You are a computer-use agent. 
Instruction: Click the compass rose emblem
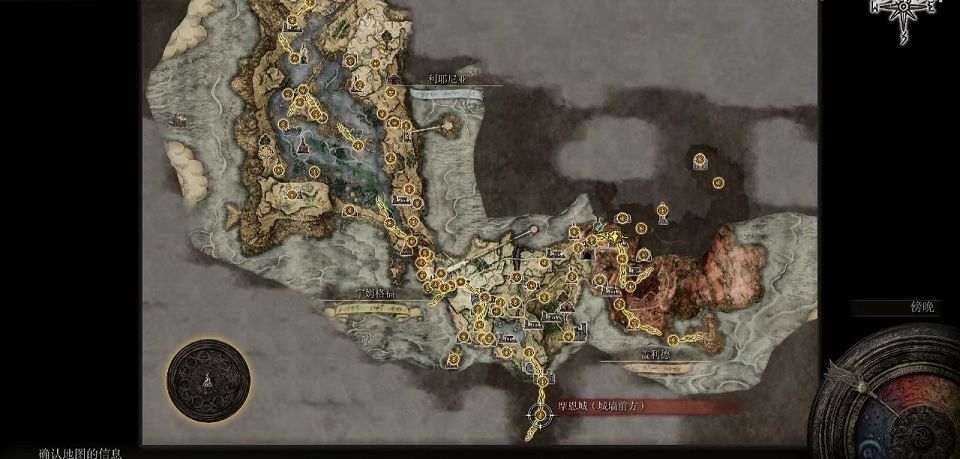click(x=903, y=16)
